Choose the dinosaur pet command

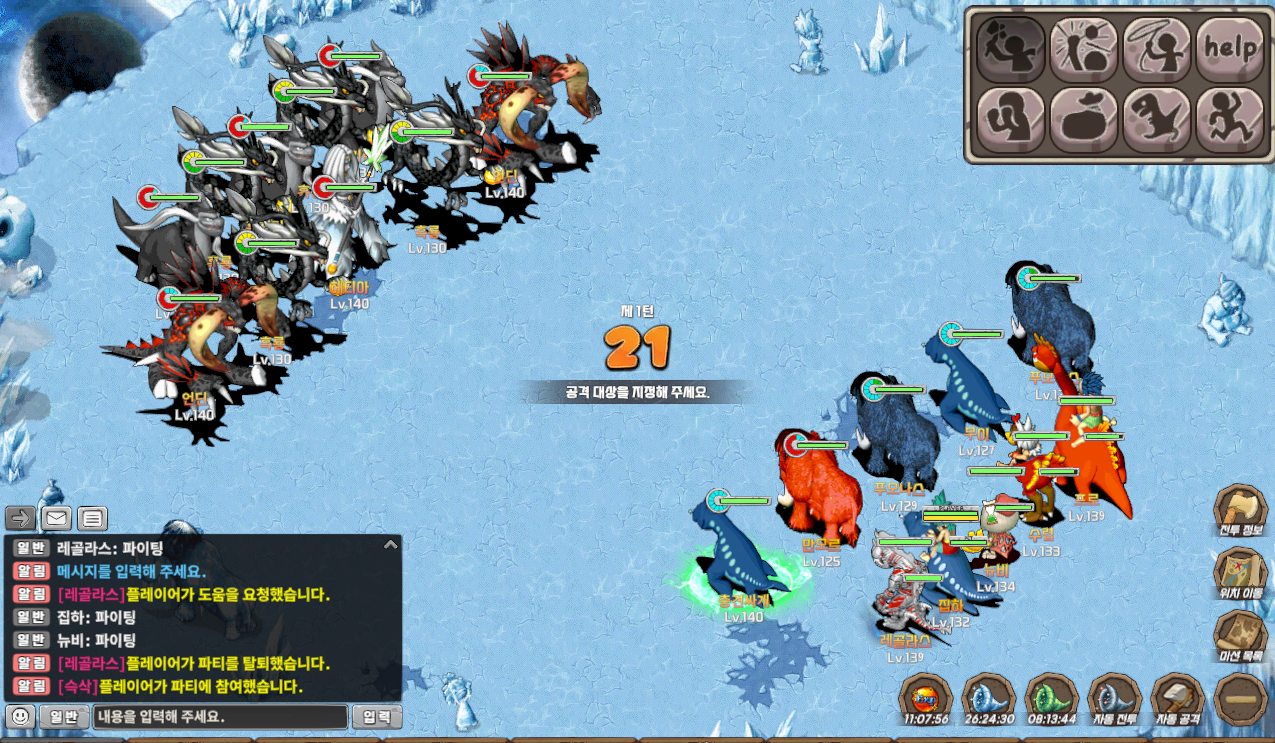pyautogui.click(x=1157, y=119)
